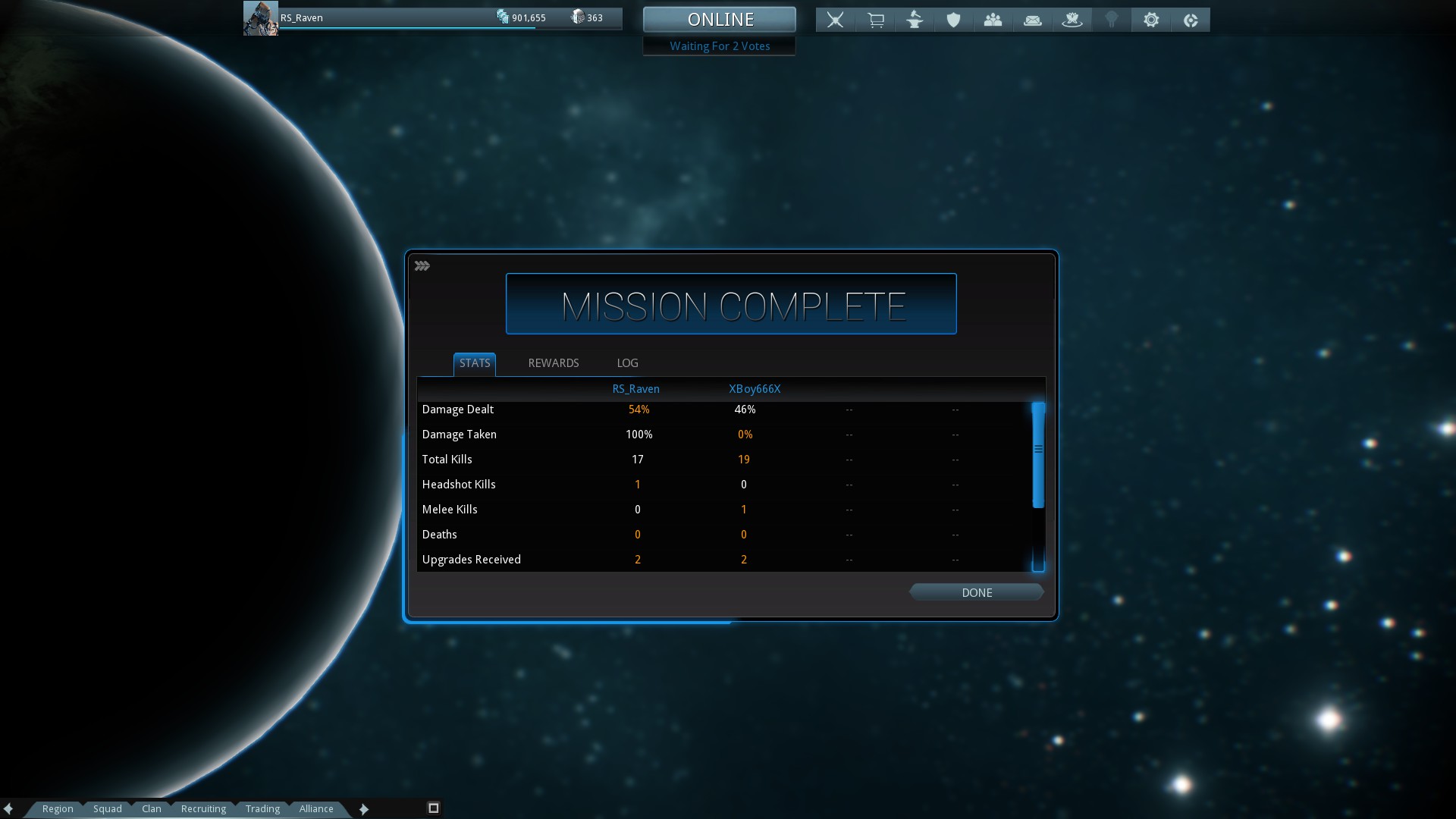Image resolution: width=1456 pixels, height=819 pixels.
Task: Open the Squad chat tab
Action: tap(108, 808)
